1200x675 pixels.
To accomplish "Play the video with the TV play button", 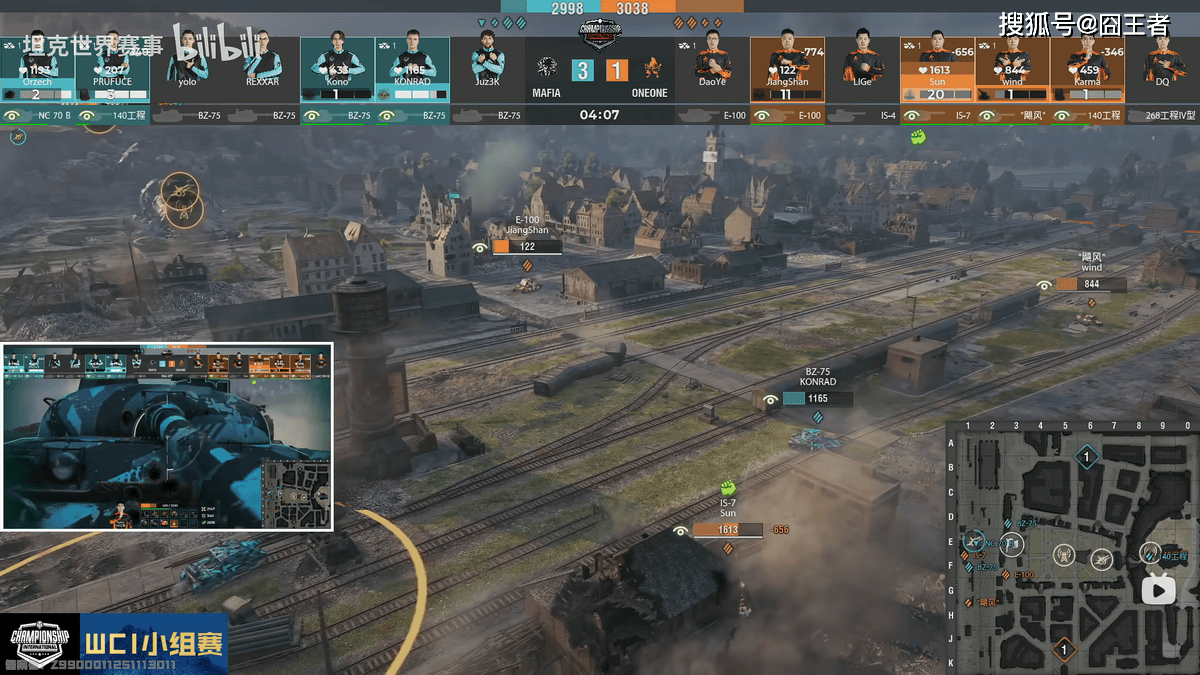I will (x=1160, y=590).
